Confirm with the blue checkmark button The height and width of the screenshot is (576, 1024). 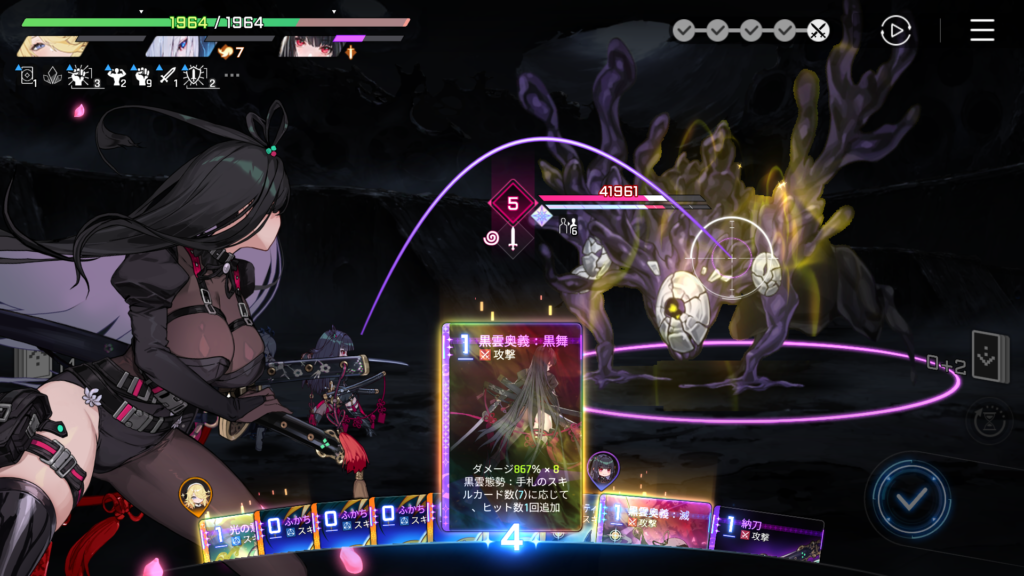[908, 498]
